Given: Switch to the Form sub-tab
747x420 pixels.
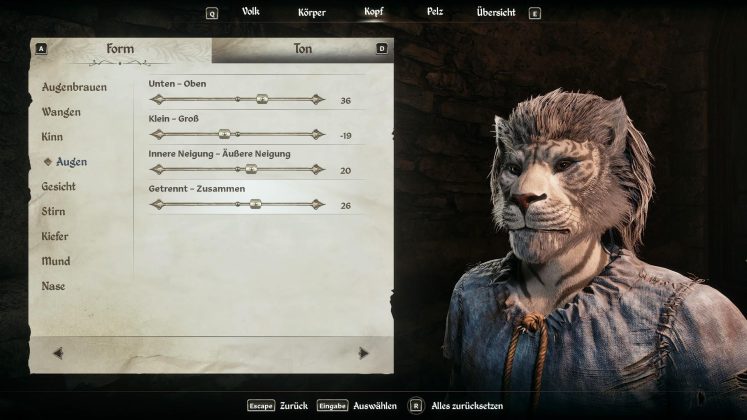Looking at the screenshot, I should 120,49.
